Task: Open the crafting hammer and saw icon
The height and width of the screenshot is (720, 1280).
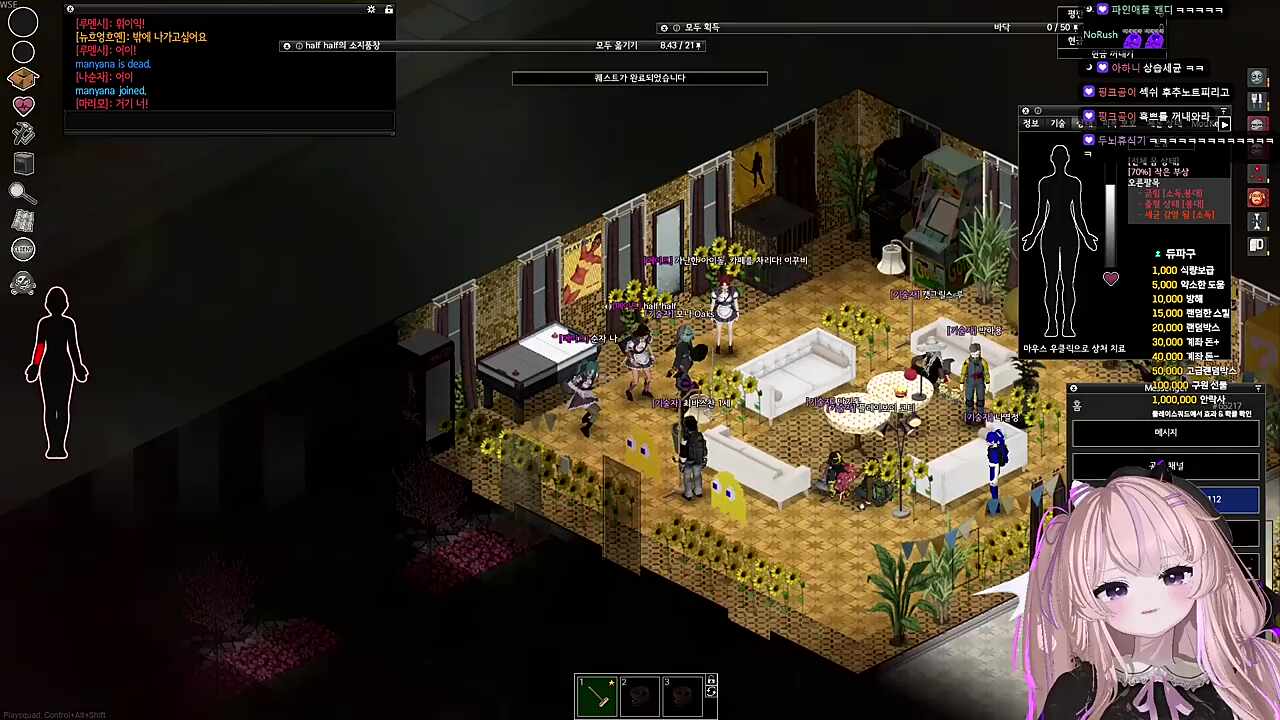Action: 23,134
